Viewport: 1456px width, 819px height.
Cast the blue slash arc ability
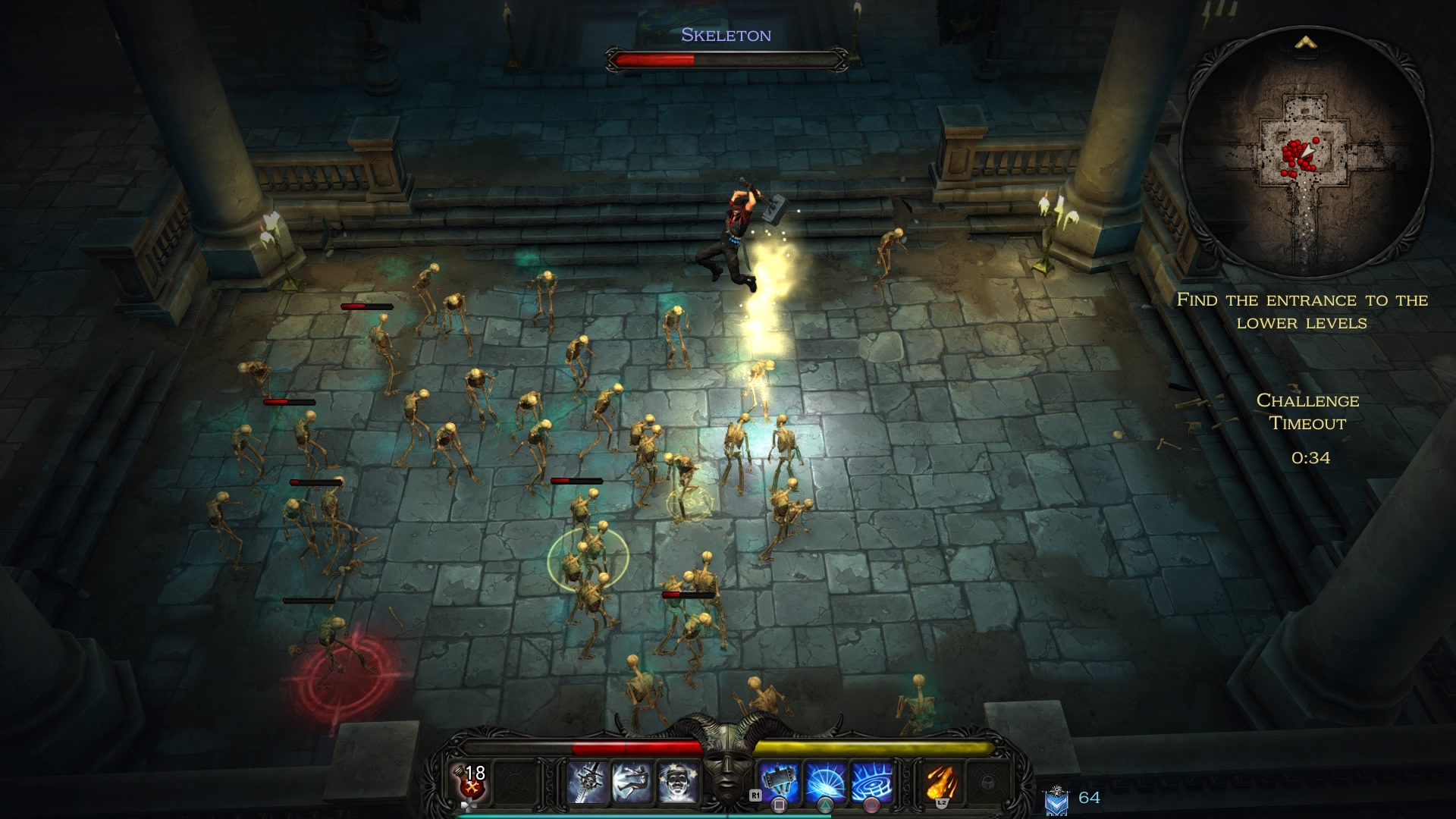click(826, 783)
